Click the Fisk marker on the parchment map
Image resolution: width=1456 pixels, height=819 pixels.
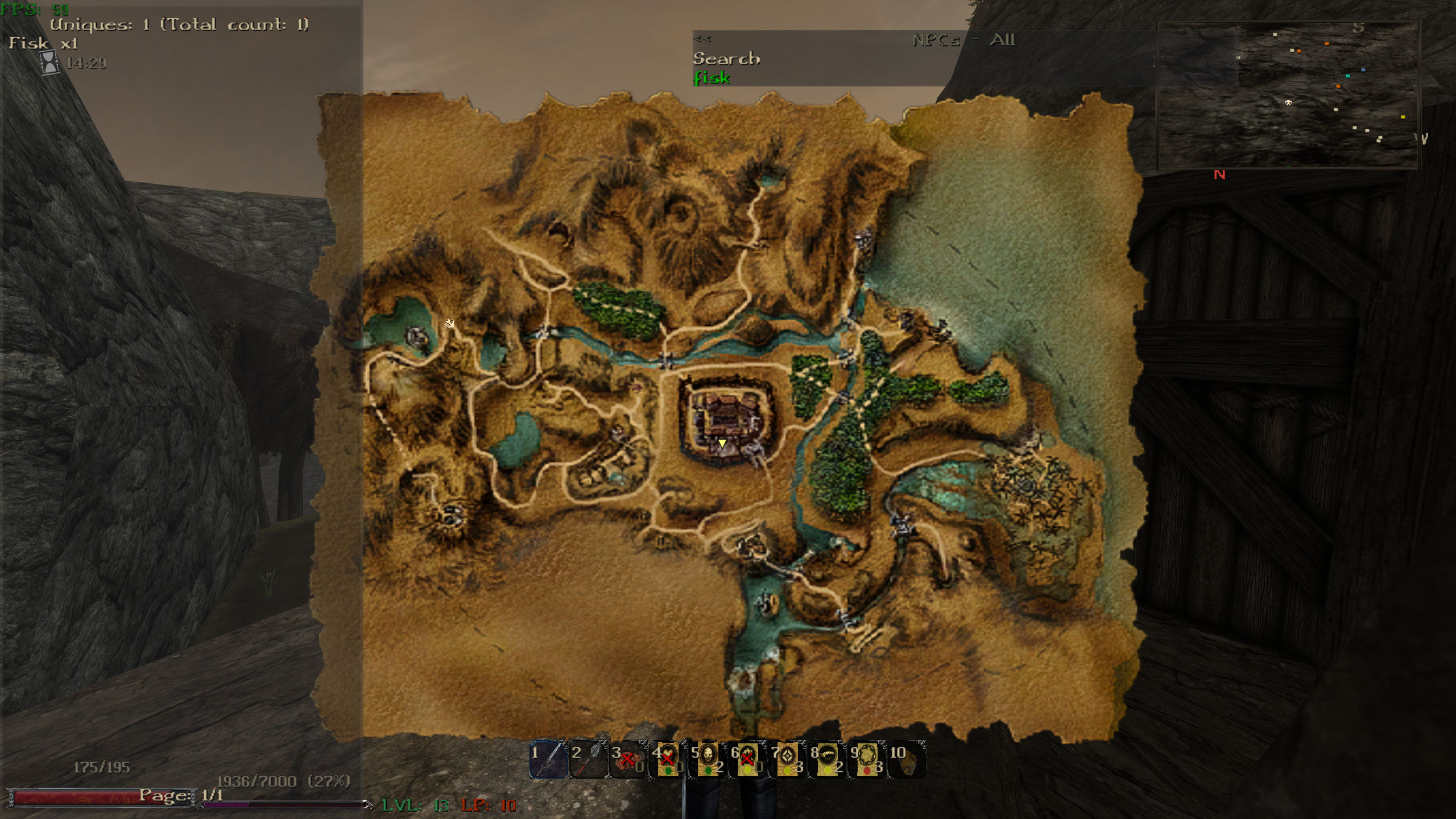[x=450, y=323]
